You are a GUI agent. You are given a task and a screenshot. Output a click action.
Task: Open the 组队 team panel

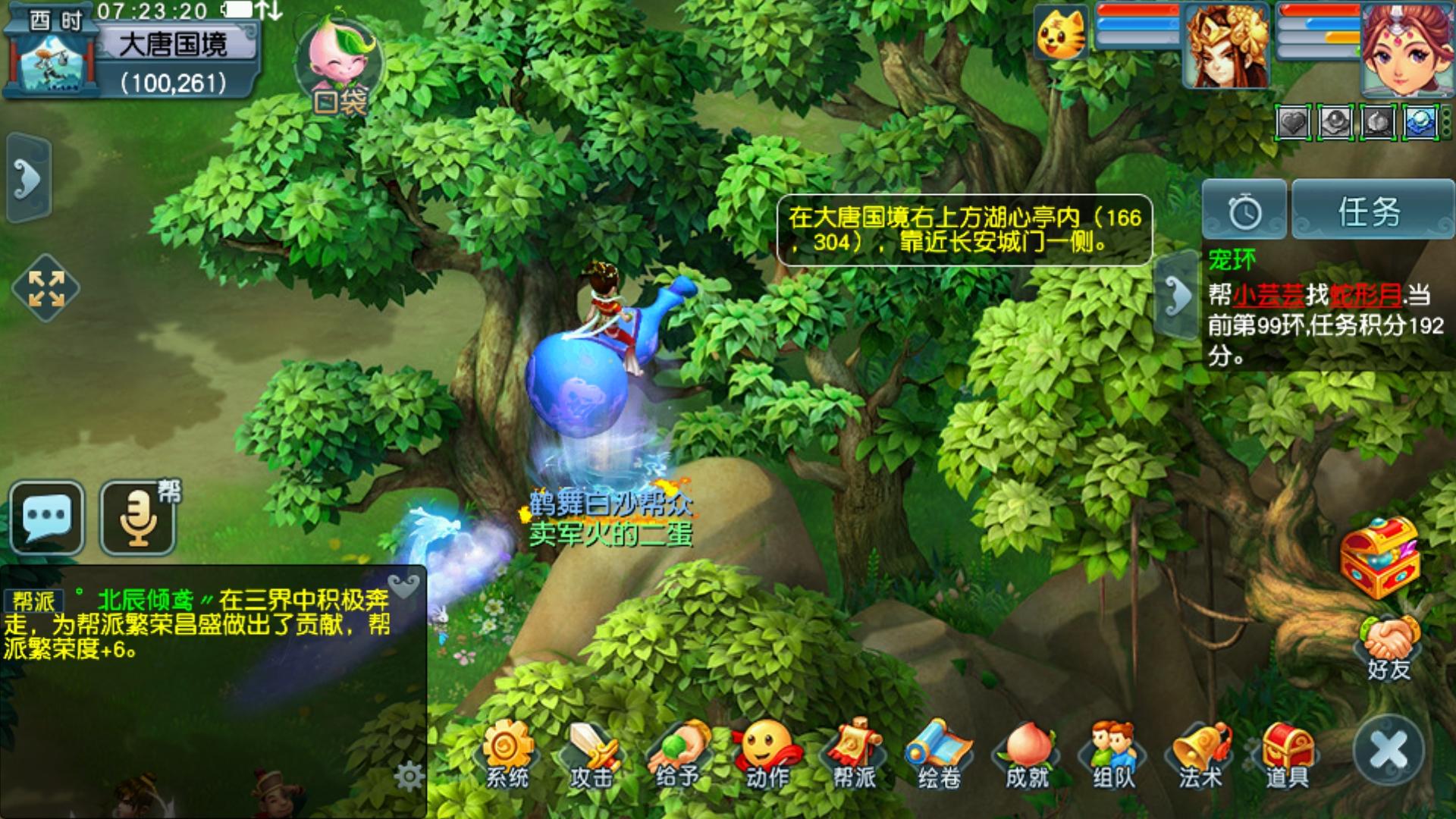1113,753
